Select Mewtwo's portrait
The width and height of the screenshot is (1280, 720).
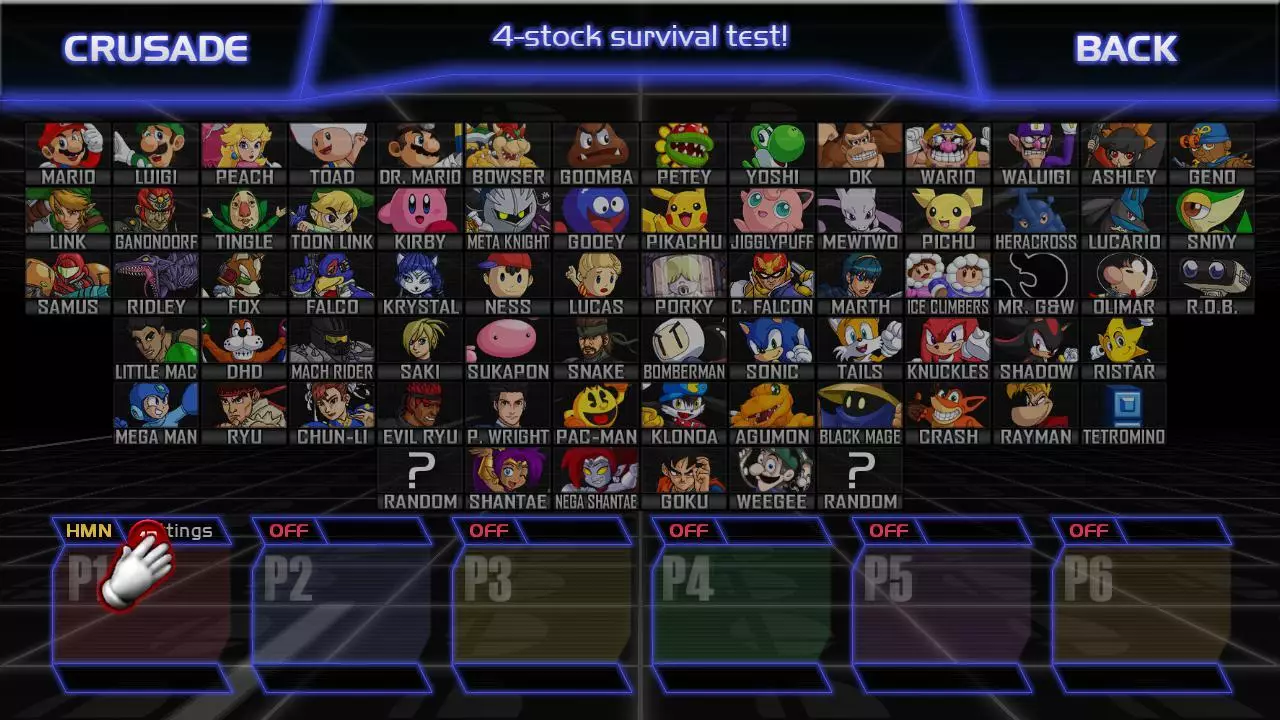(858, 211)
